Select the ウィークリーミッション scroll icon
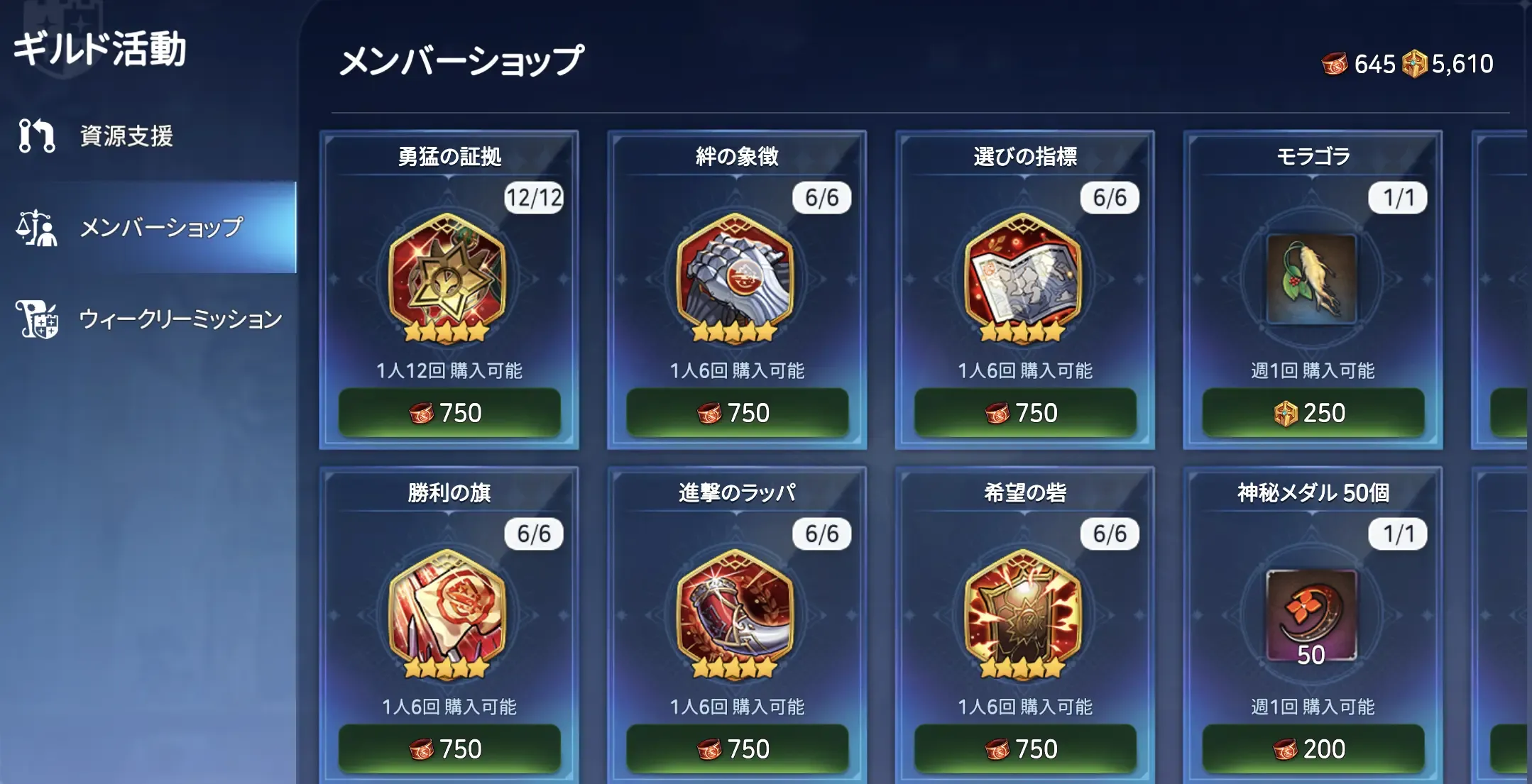This screenshot has width=1532, height=784. click(x=38, y=321)
